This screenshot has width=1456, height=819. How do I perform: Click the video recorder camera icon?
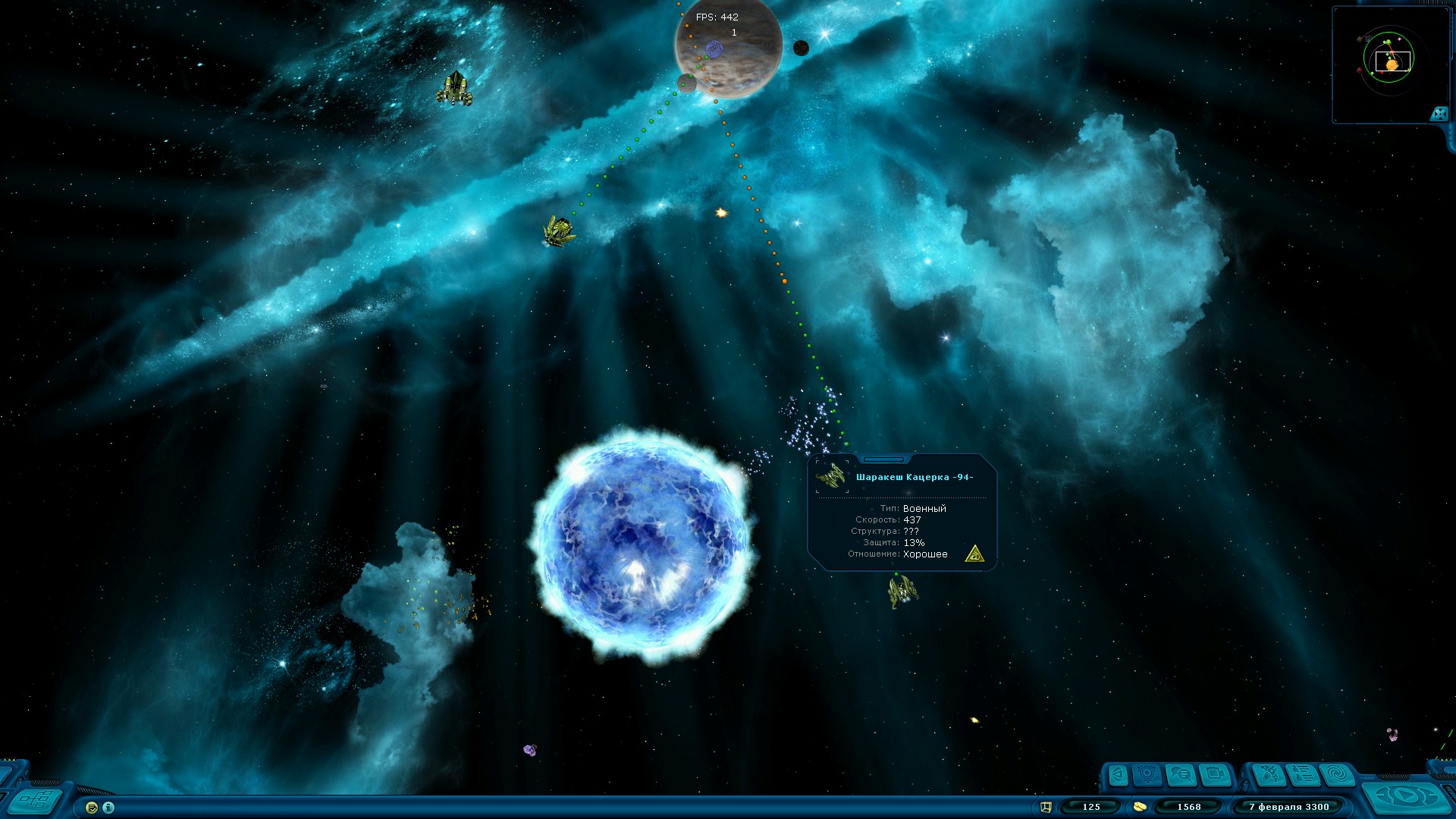1214,773
